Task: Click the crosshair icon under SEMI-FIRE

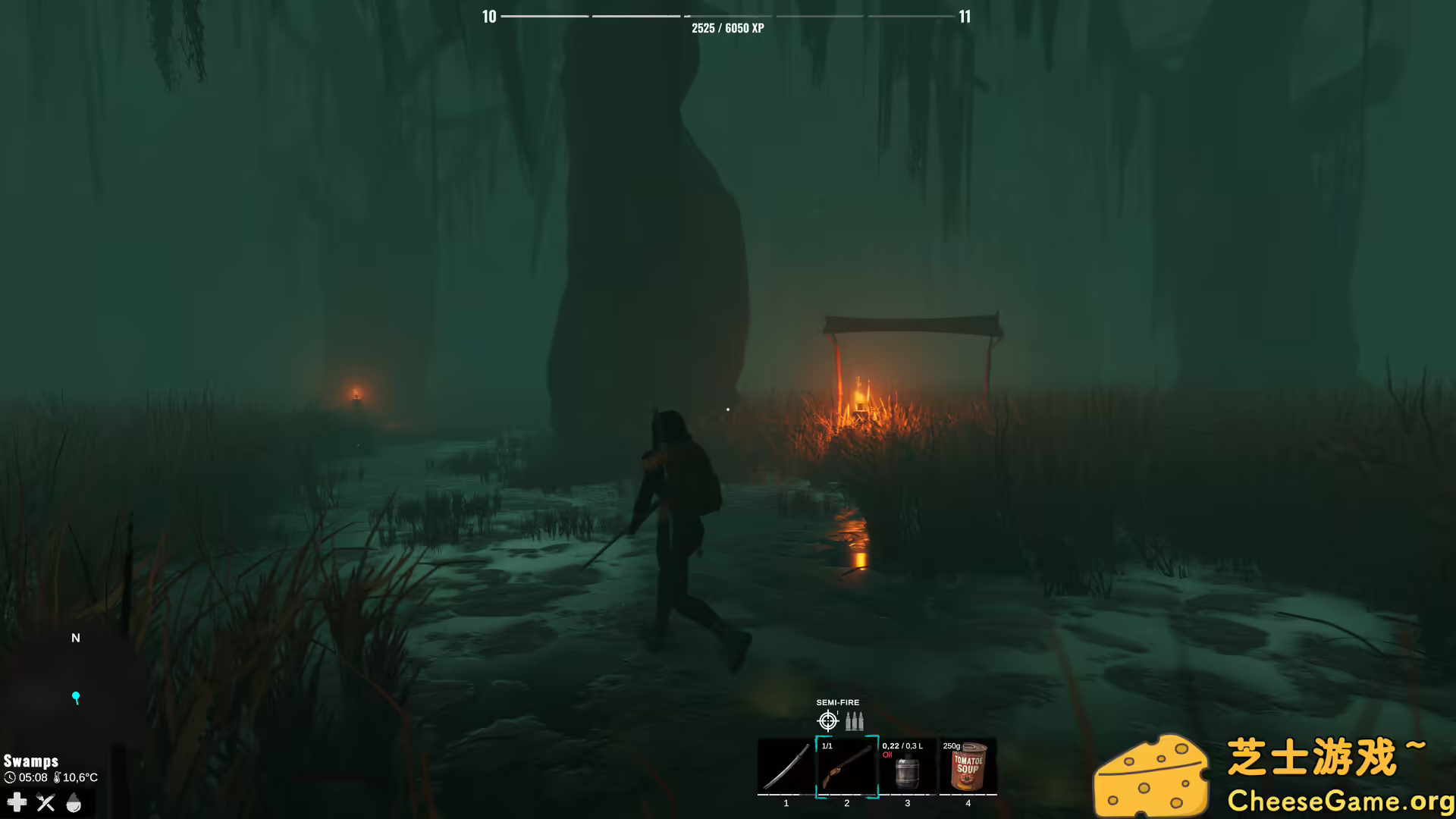Action: tap(827, 721)
